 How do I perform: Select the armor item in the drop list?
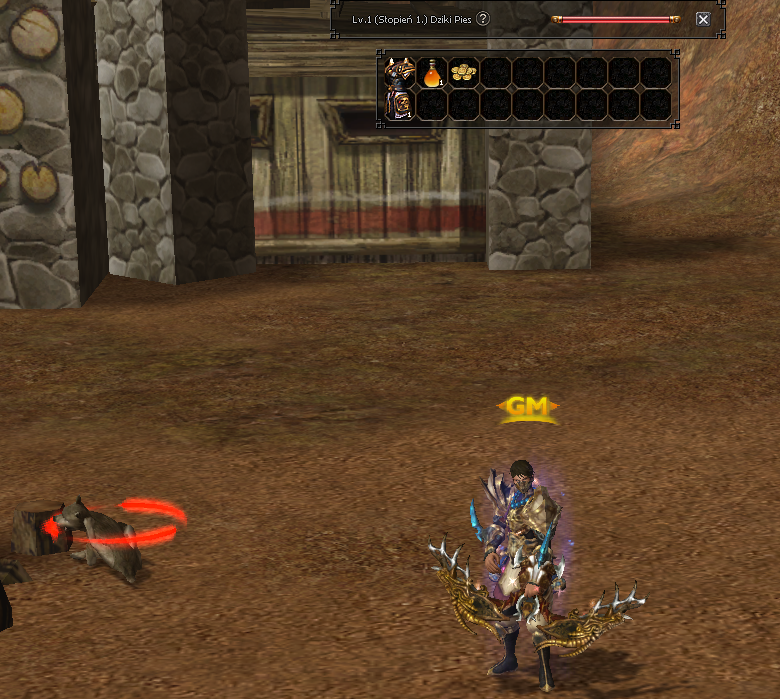click(x=400, y=88)
